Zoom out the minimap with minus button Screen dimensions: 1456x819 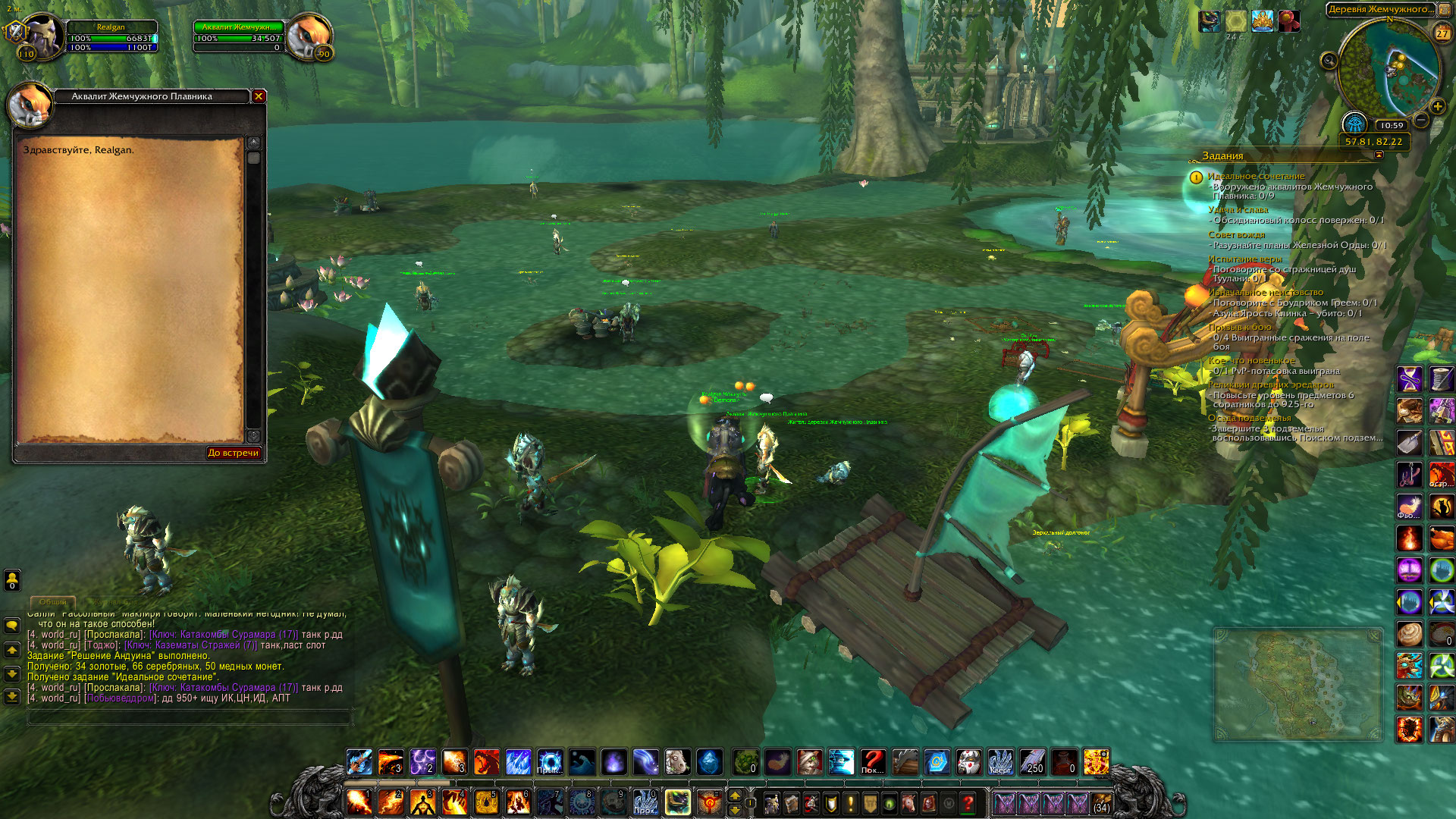(x=1422, y=120)
